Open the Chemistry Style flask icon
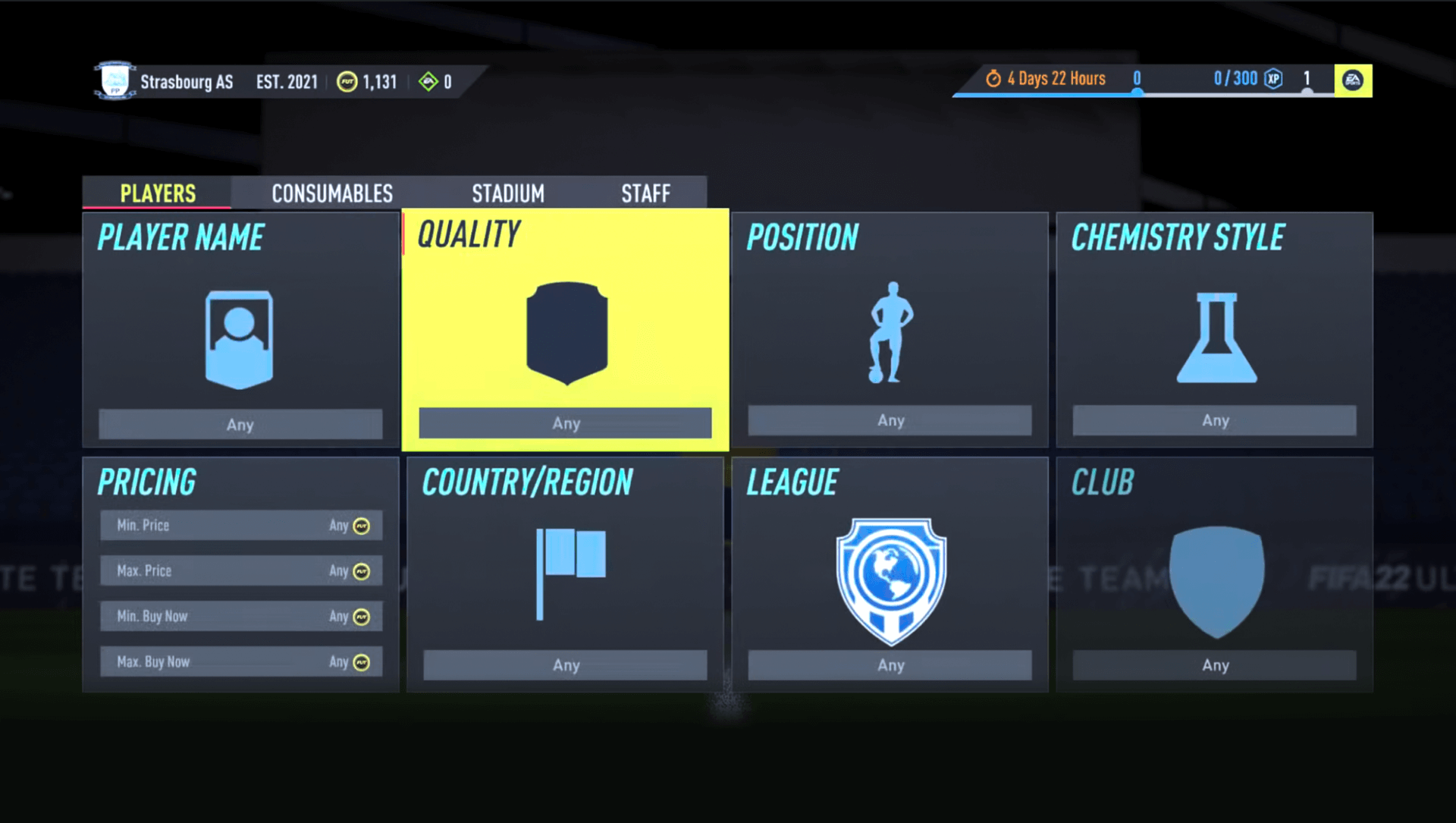This screenshot has width=1456, height=823. point(1216,338)
